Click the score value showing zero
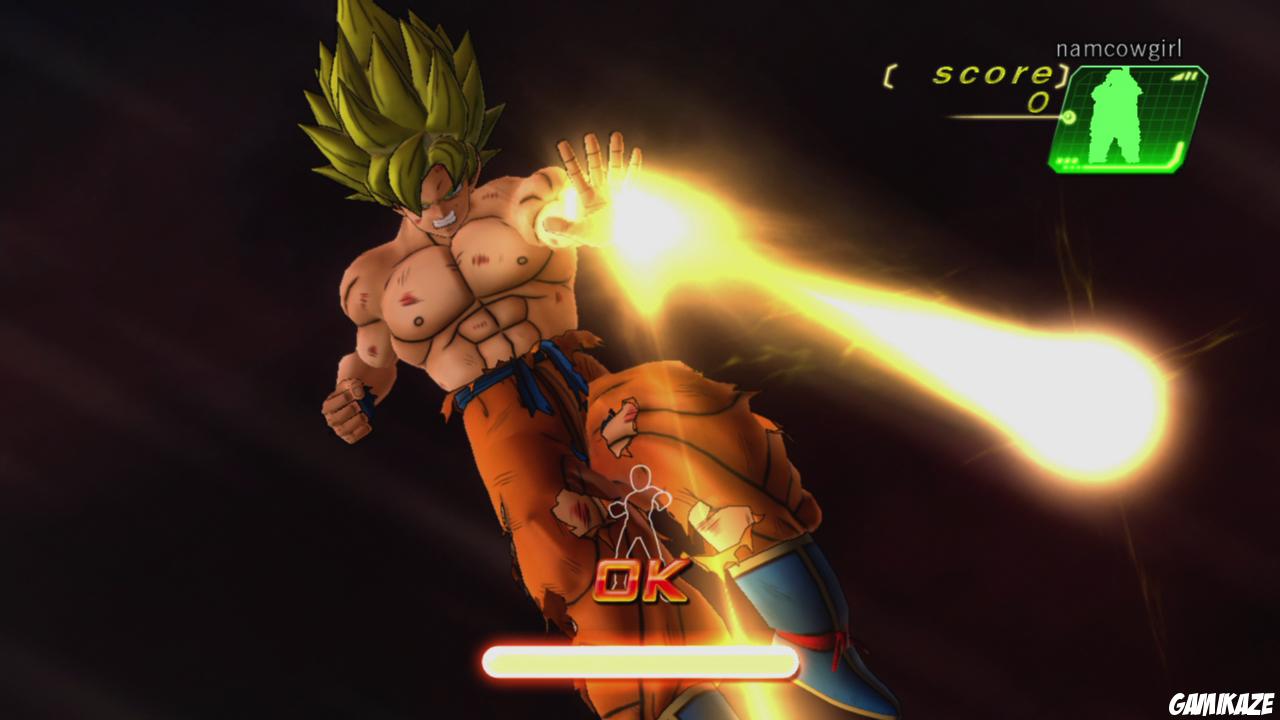 1035,102
